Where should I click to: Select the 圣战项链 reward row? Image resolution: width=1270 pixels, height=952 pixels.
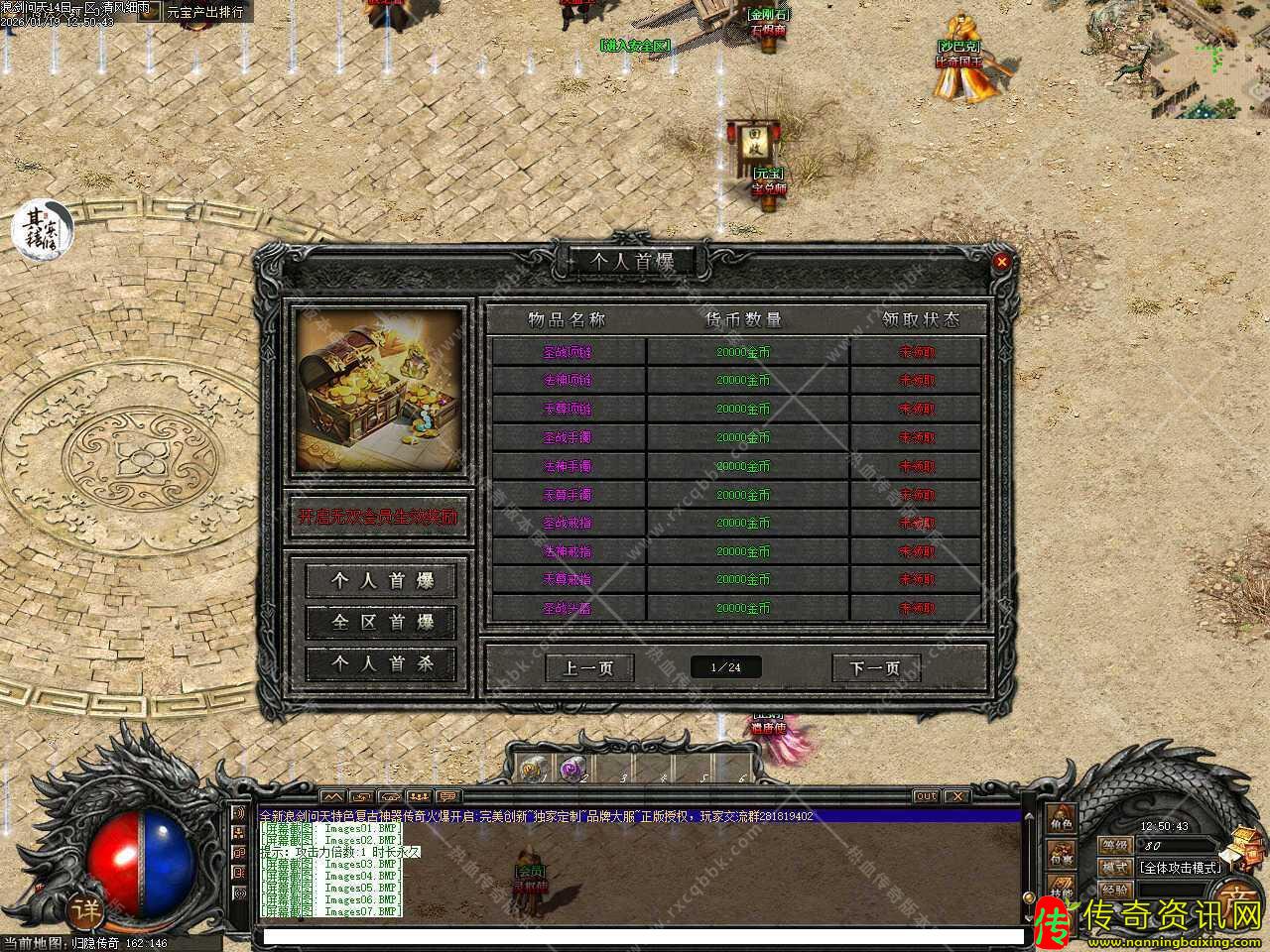tap(568, 352)
